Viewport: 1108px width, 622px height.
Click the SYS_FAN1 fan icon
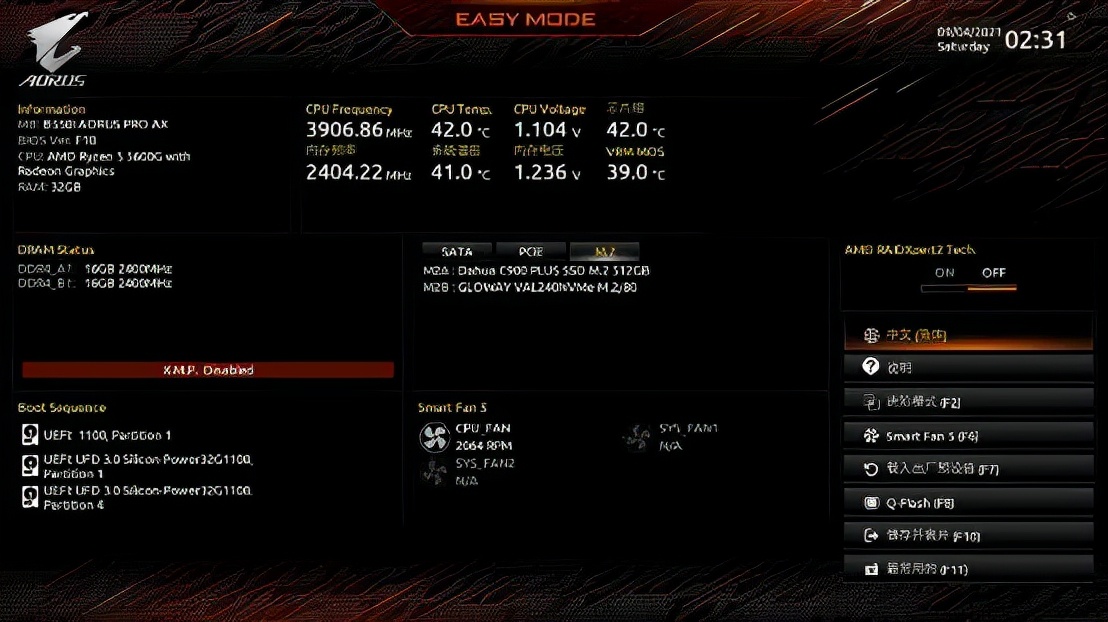coord(637,437)
